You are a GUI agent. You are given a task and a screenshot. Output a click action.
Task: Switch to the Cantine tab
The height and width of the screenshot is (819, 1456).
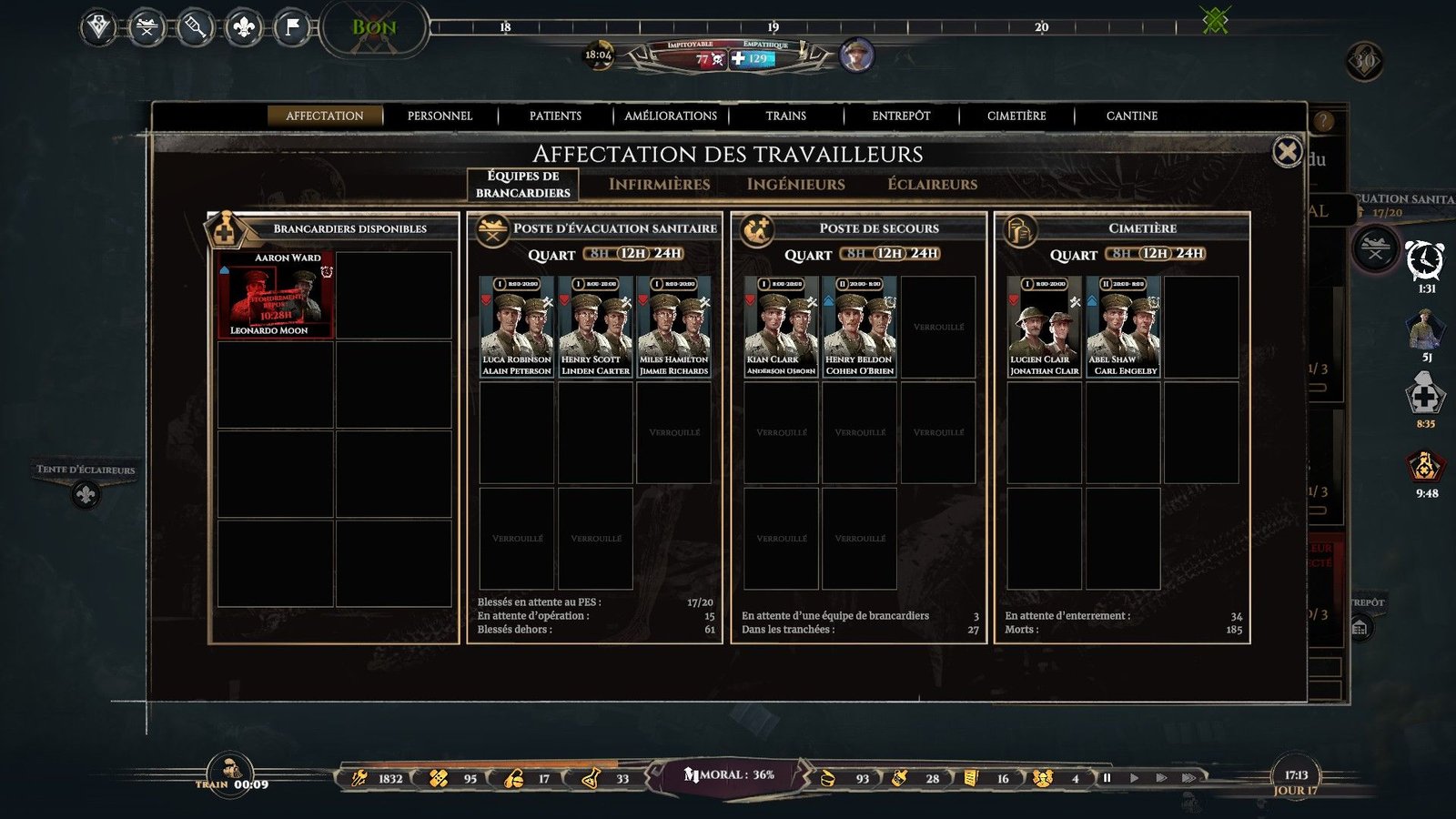[1131, 116]
